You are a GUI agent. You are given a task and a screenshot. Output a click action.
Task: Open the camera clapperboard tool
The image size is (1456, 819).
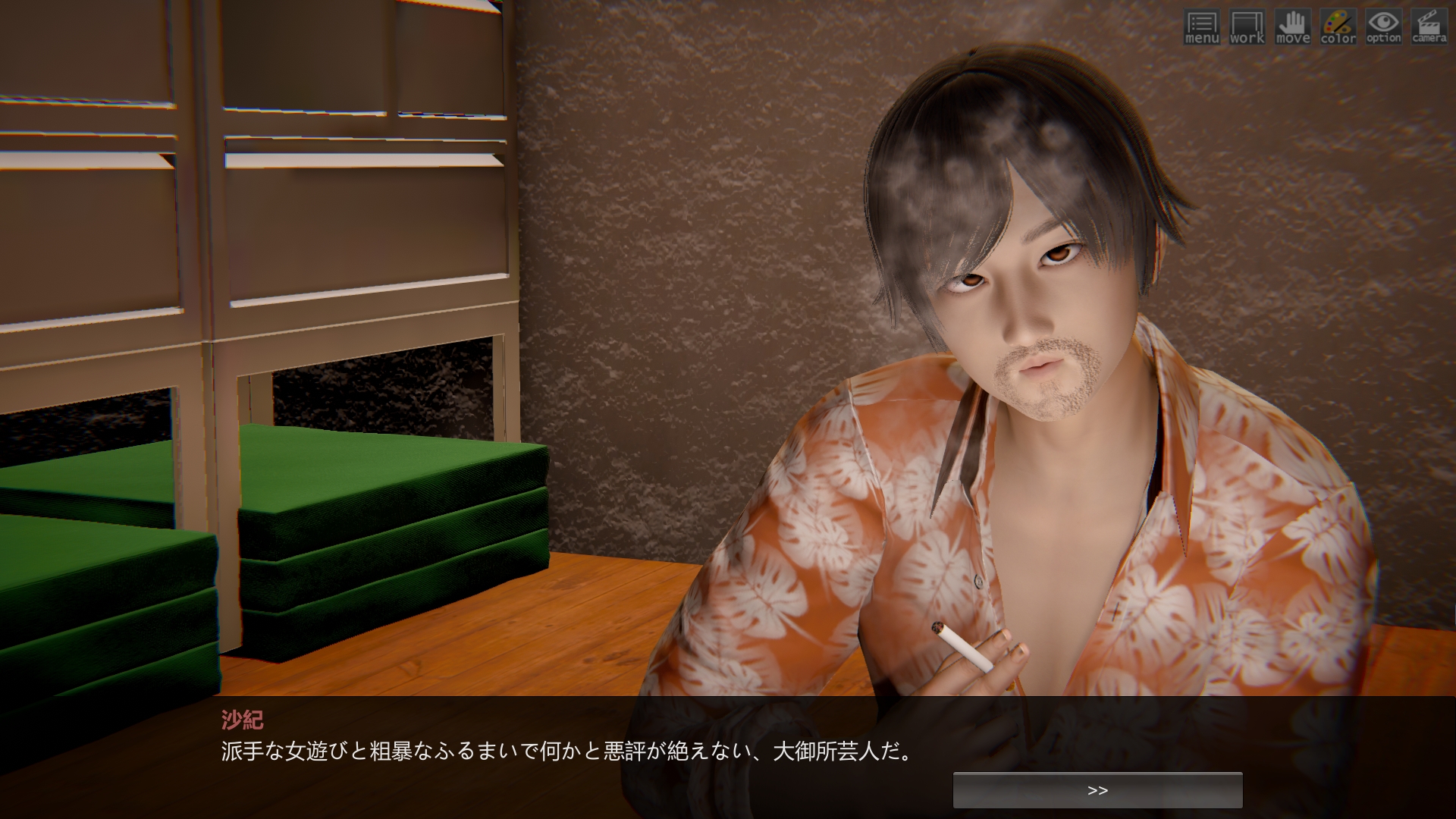[1429, 27]
